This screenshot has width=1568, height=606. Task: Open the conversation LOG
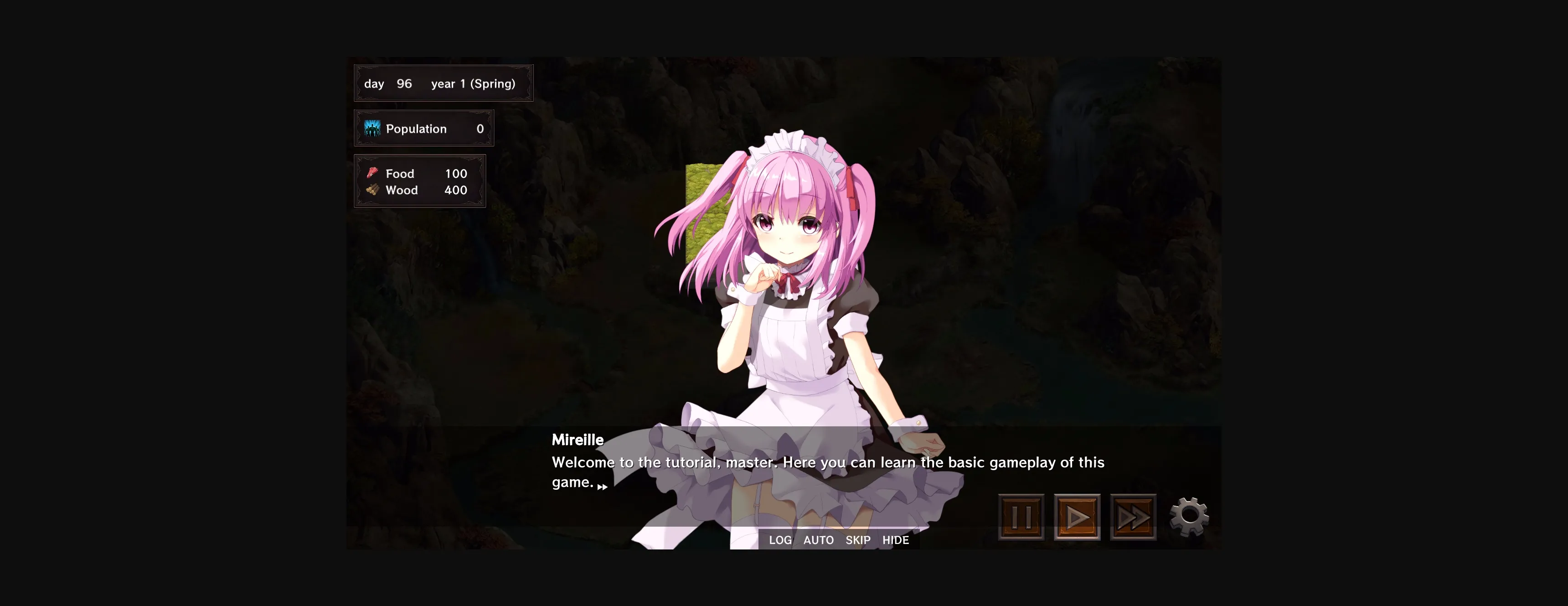pos(781,539)
